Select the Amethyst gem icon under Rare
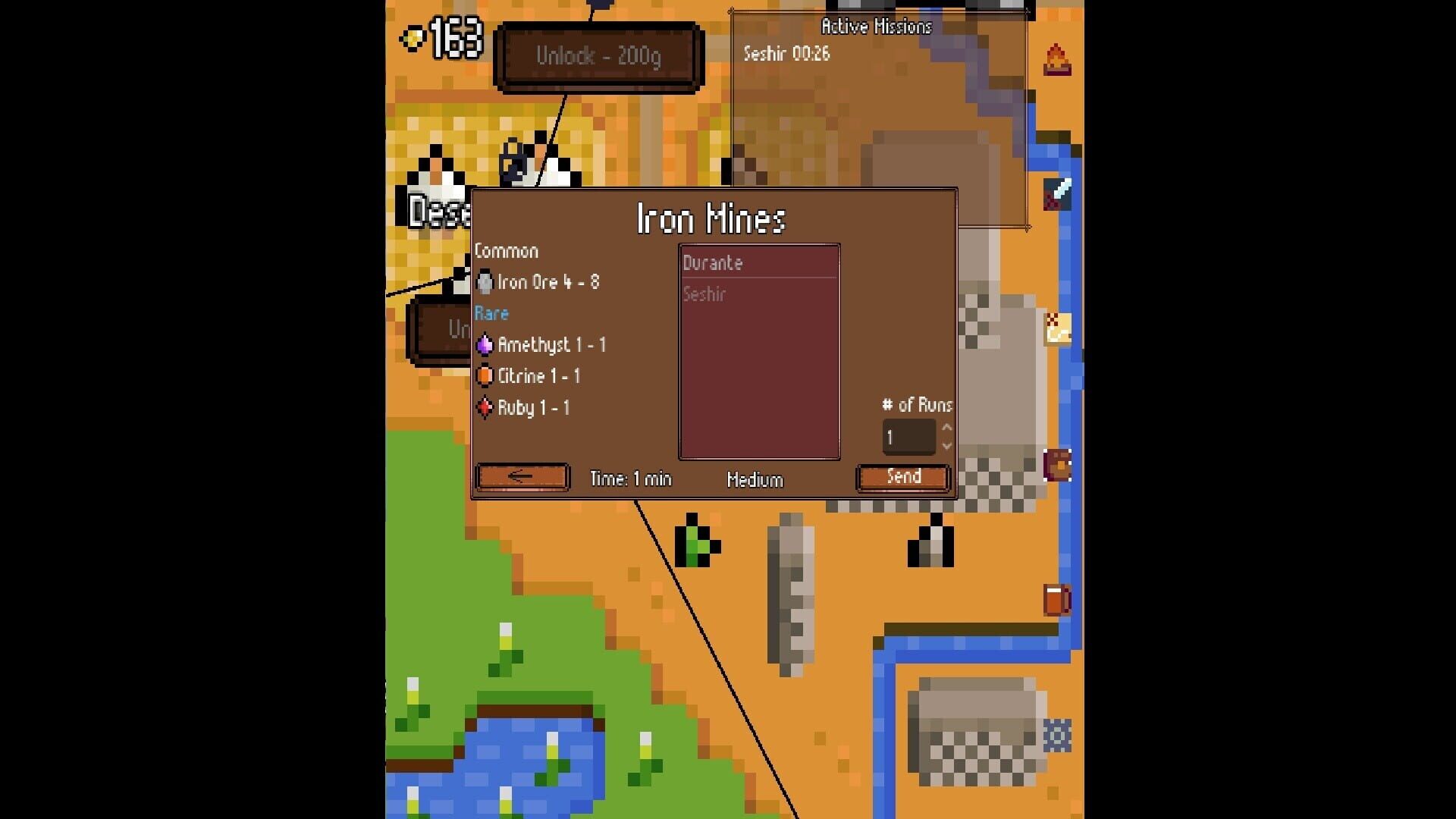Viewport: 1456px width, 819px height. coord(484,344)
